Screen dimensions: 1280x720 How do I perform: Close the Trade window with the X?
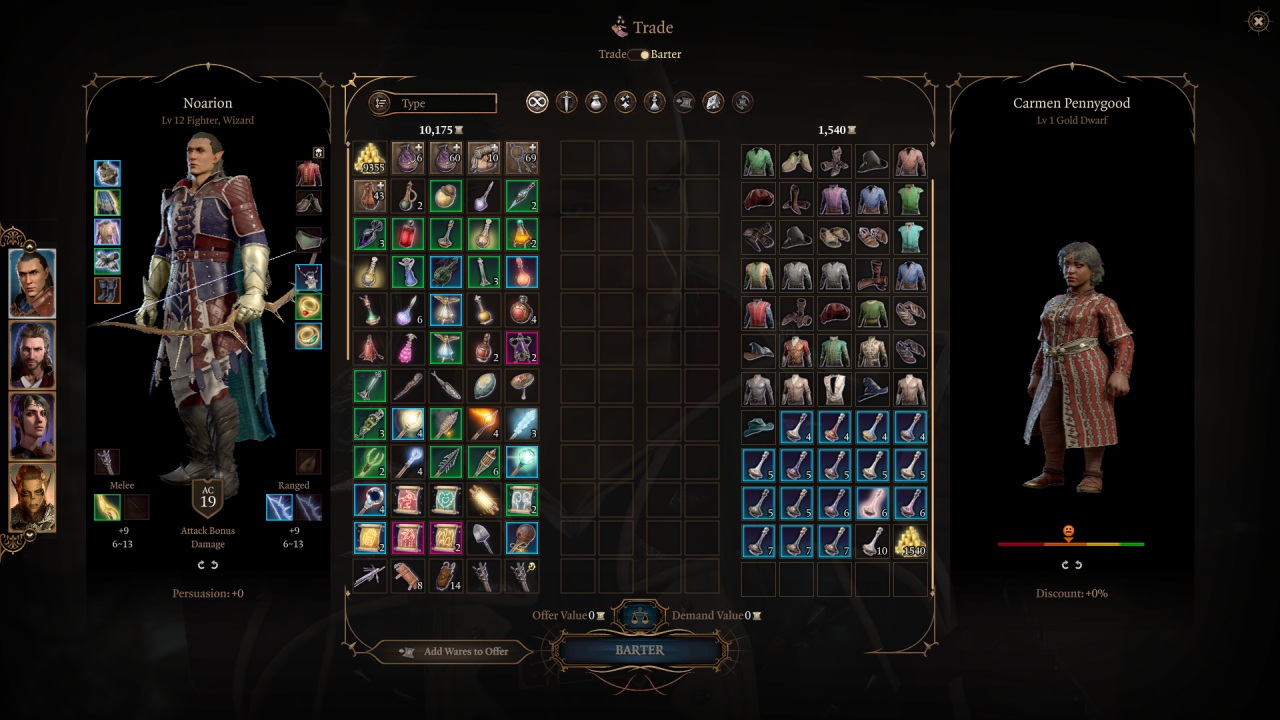tap(1257, 21)
